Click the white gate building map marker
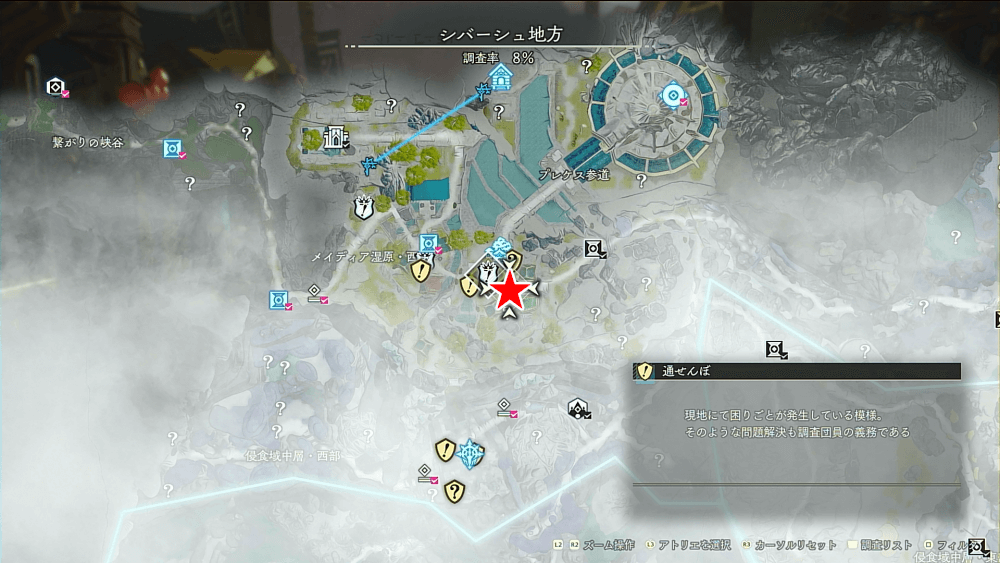The height and width of the screenshot is (563, 1000). 335,137
